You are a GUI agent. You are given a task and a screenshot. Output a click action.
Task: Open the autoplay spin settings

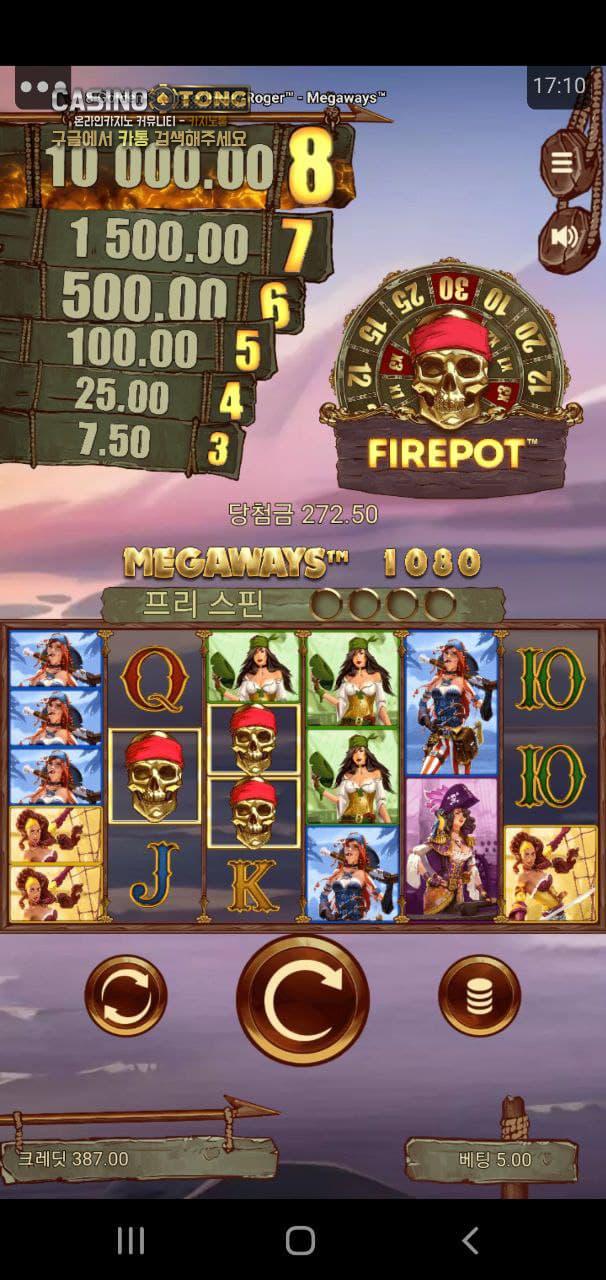[125, 996]
